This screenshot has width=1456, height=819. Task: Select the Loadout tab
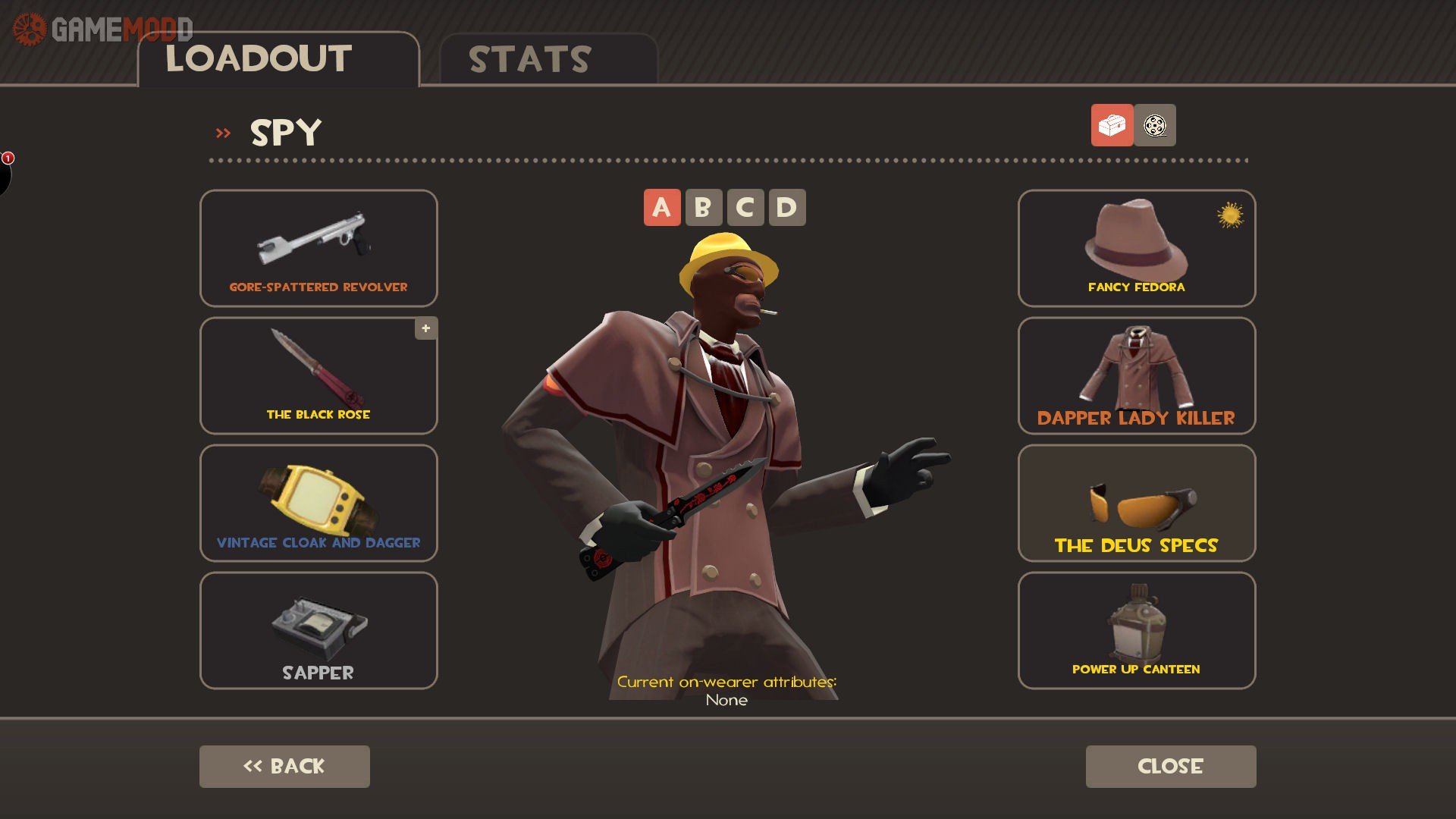[x=278, y=59]
